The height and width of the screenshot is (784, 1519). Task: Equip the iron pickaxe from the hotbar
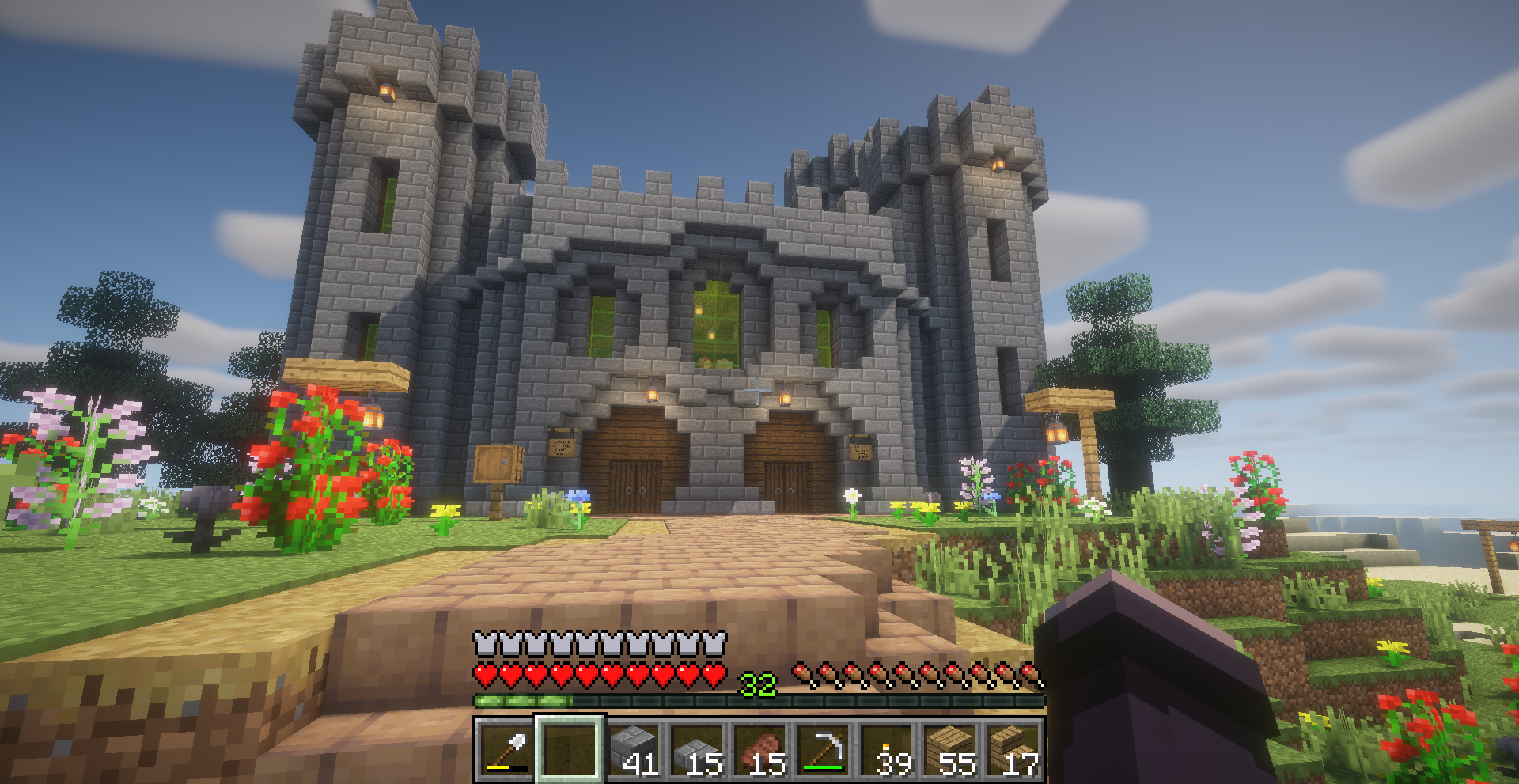point(824,750)
